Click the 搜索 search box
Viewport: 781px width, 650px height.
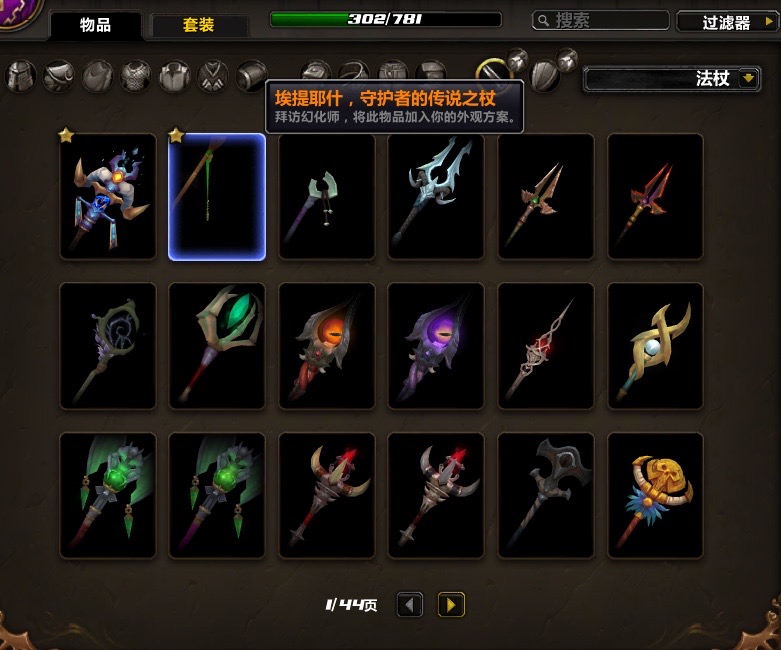pyautogui.click(x=600, y=20)
